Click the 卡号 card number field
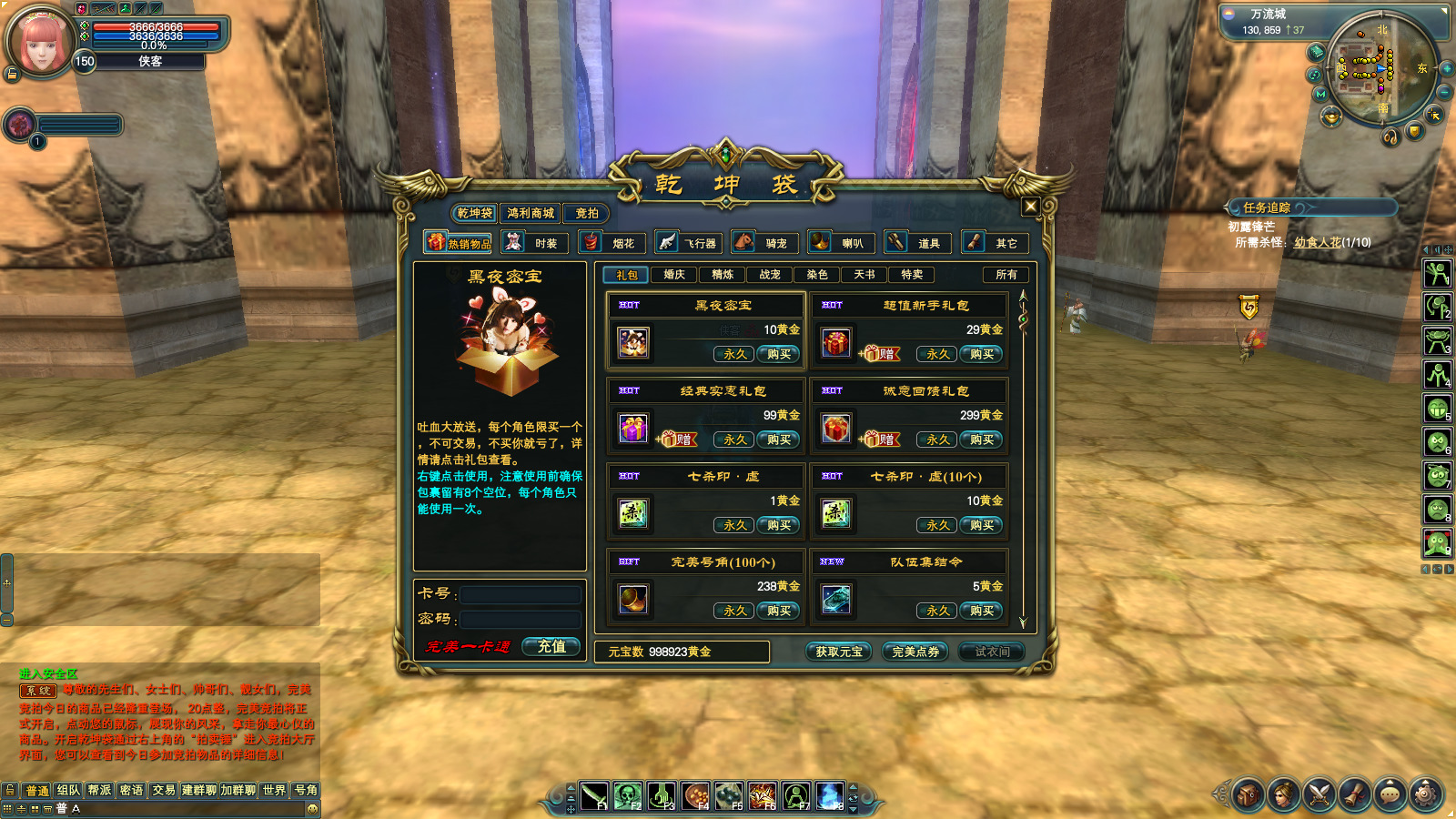 point(521,594)
